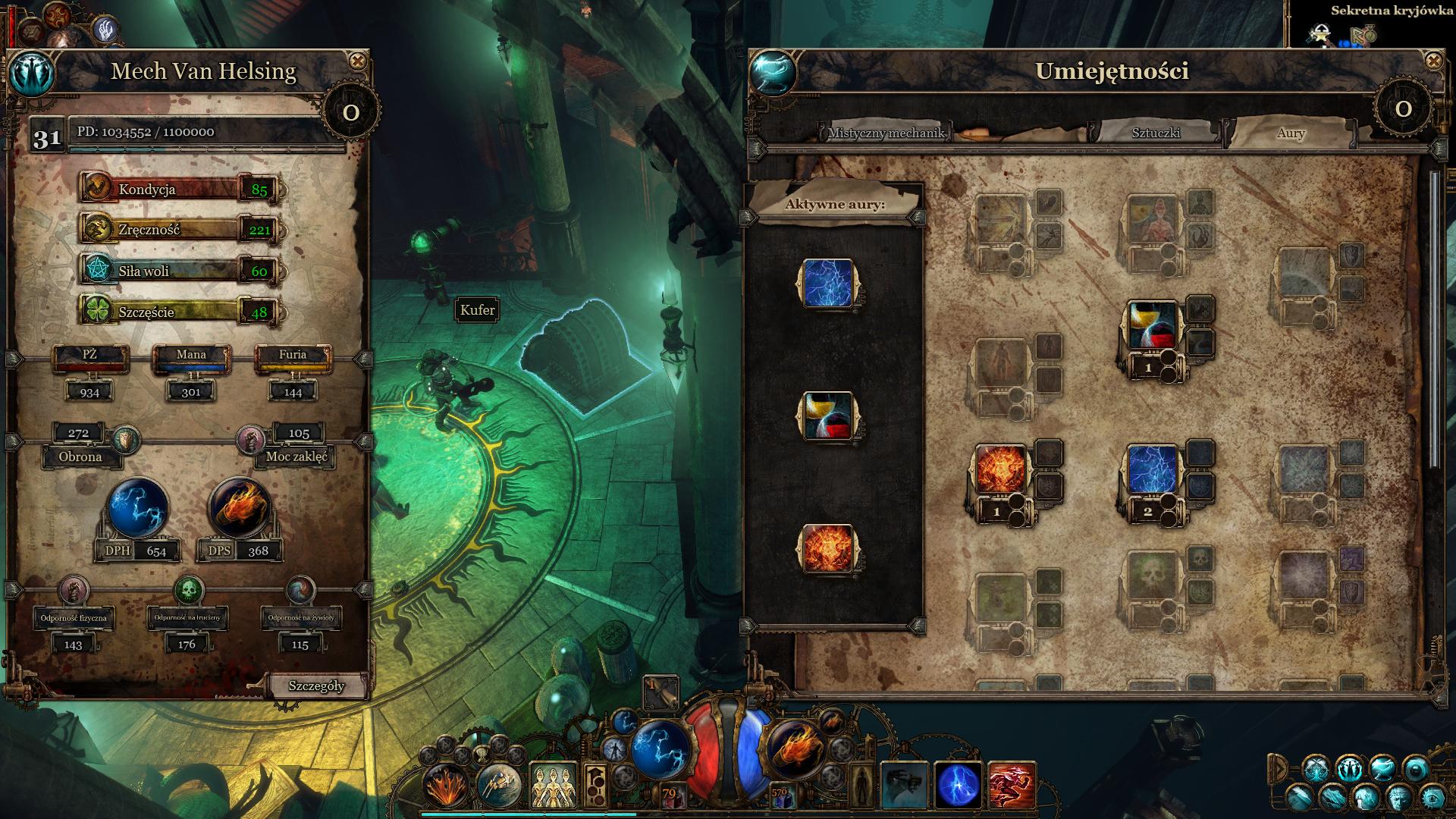Choose the fire aura in skill grid
Image resolution: width=1456 pixels, height=819 pixels.
coord(1000,469)
